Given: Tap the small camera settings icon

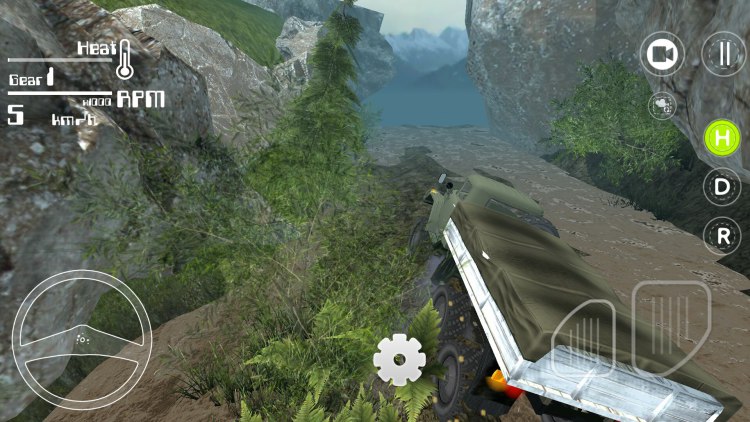Looking at the screenshot, I should (661, 104).
